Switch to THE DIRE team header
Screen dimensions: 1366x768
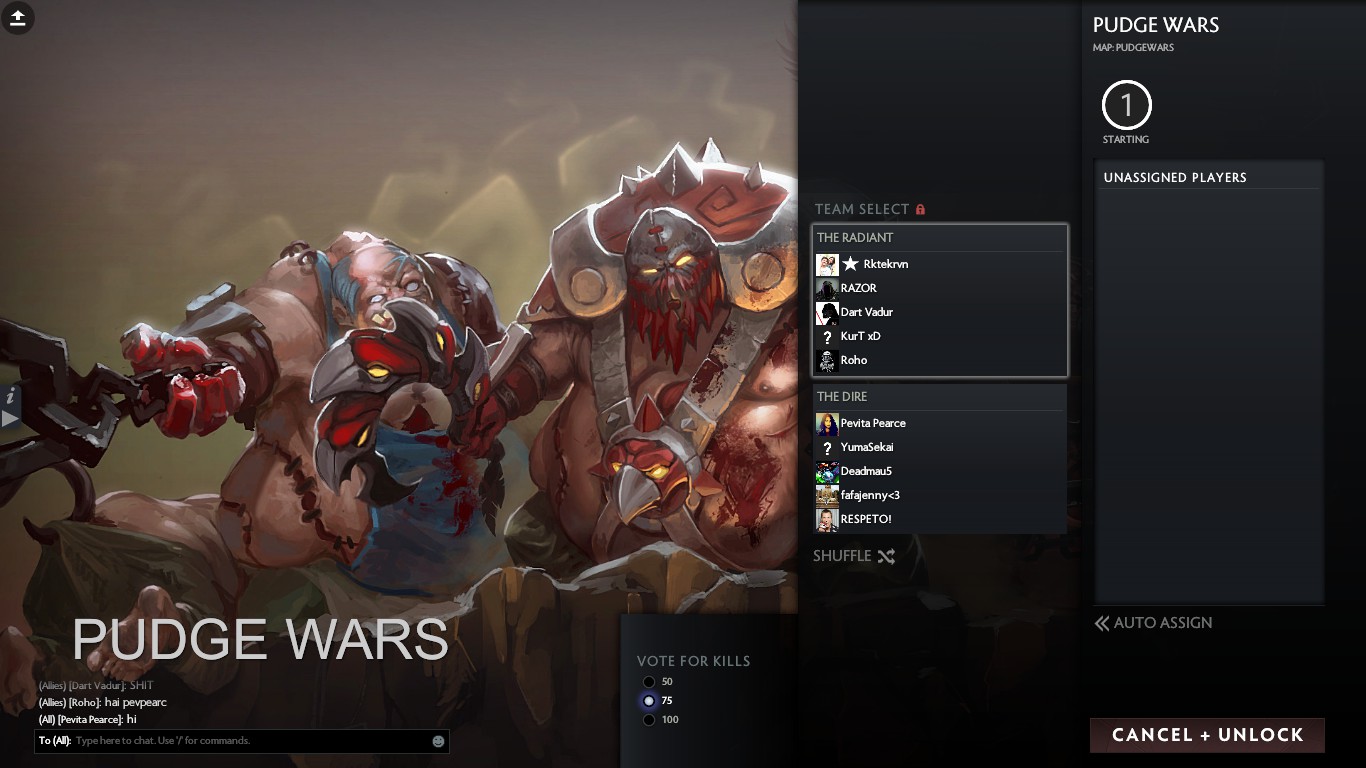click(x=841, y=396)
